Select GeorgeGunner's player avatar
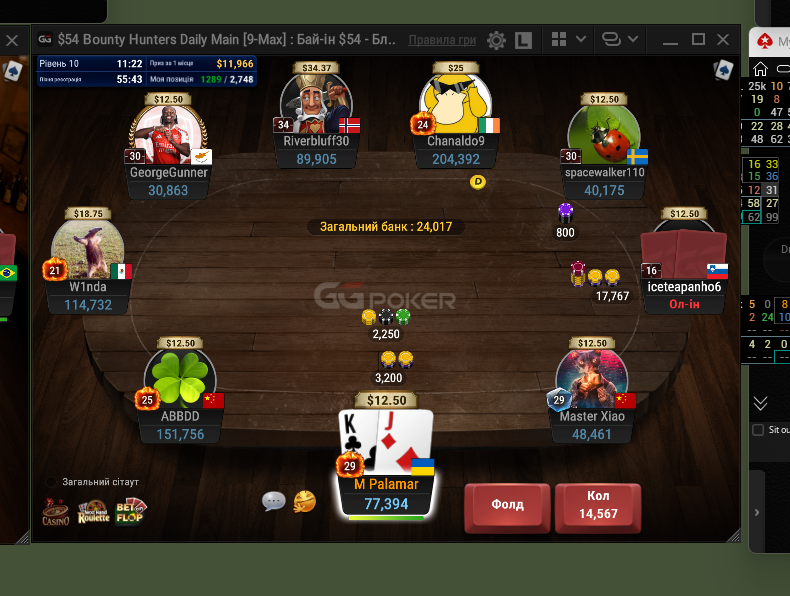 click(168, 137)
